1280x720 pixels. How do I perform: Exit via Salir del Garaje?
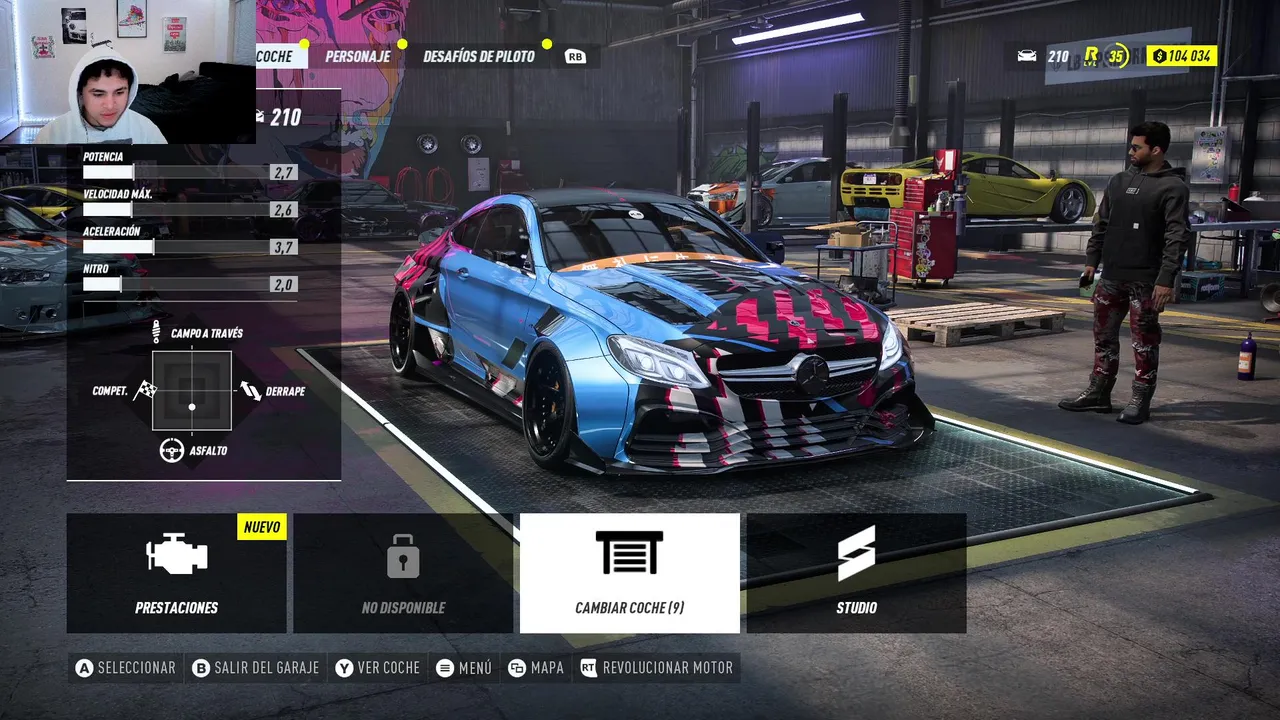tap(255, 668)
